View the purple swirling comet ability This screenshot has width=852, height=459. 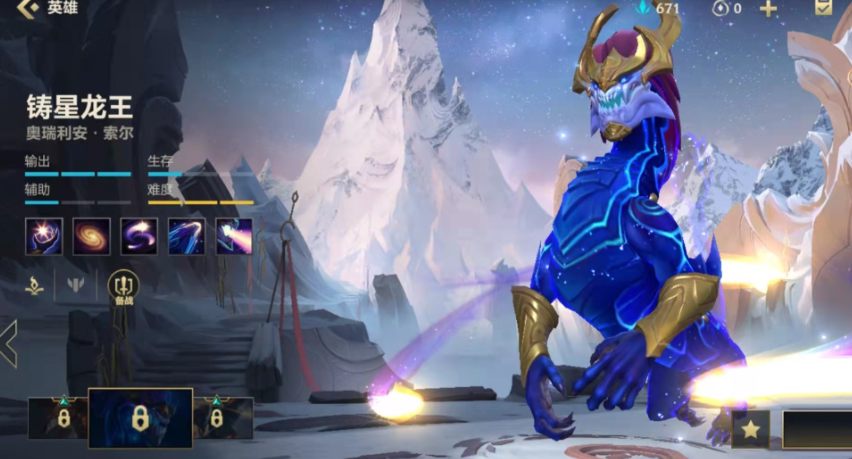[x=139, y=236]
